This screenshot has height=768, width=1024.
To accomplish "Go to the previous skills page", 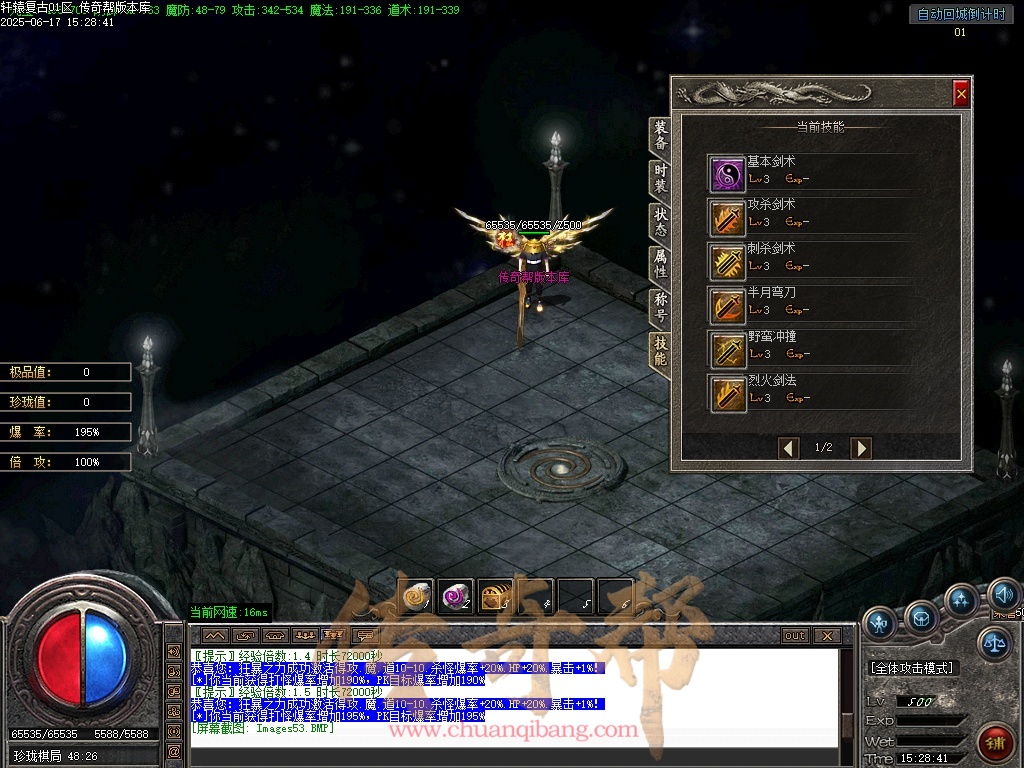I will pos(789,448).
